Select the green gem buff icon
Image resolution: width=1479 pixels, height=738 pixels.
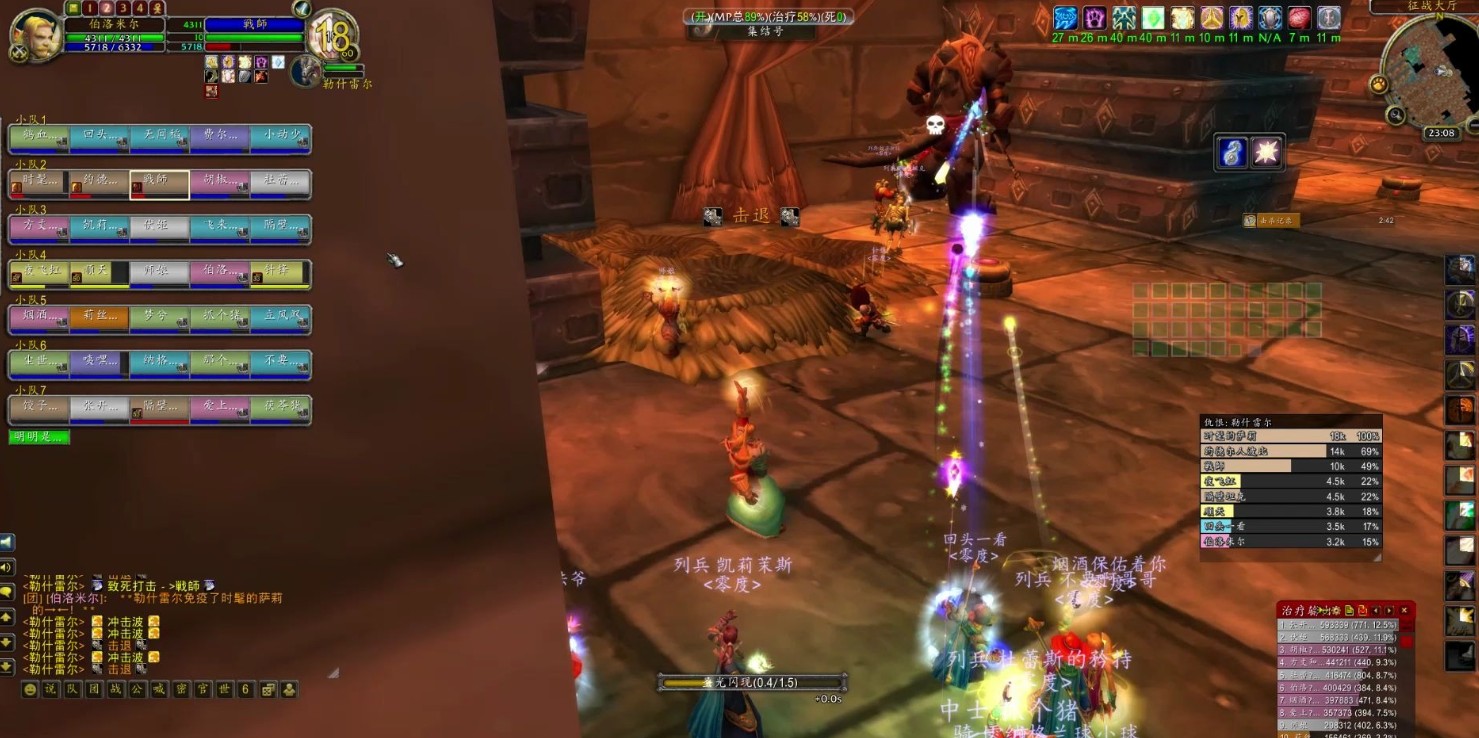(x=1154, y=18)
